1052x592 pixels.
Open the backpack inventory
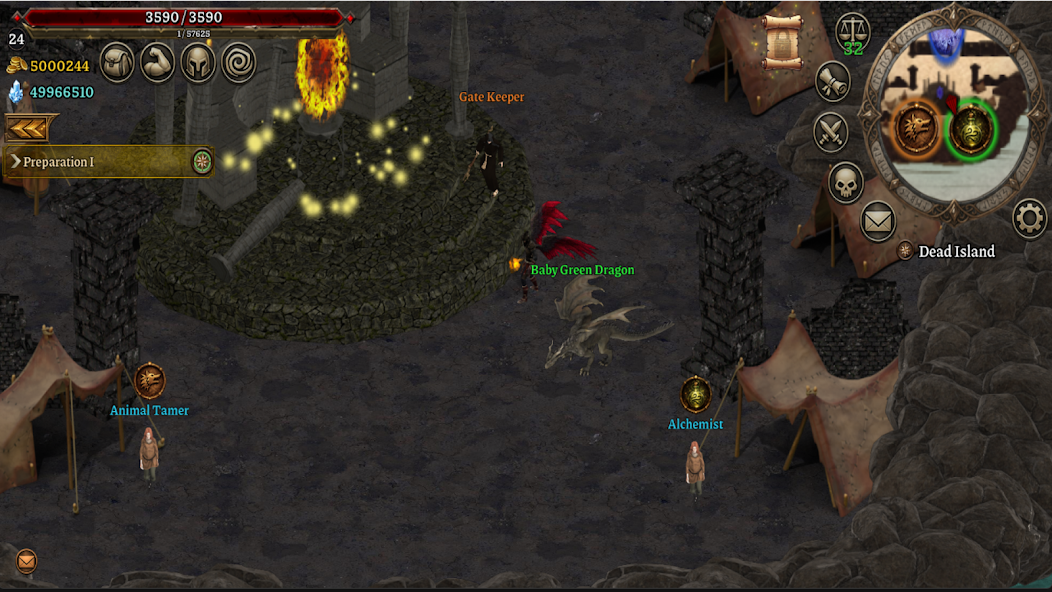pos(117,62)
